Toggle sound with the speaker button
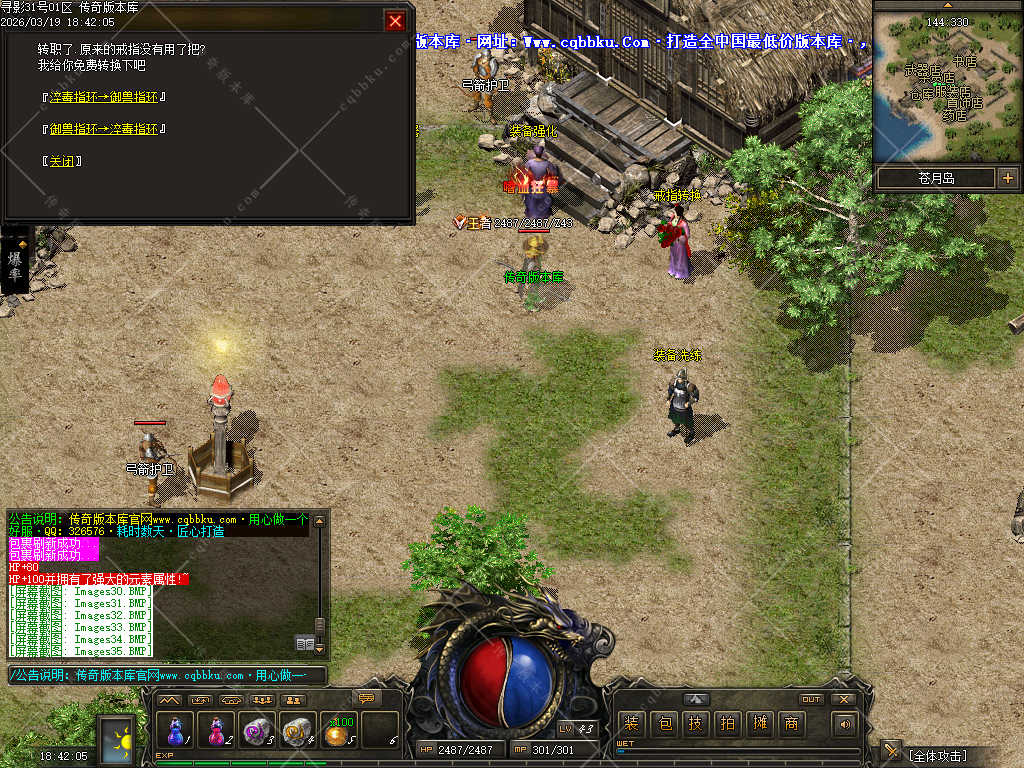 [846, 724]
